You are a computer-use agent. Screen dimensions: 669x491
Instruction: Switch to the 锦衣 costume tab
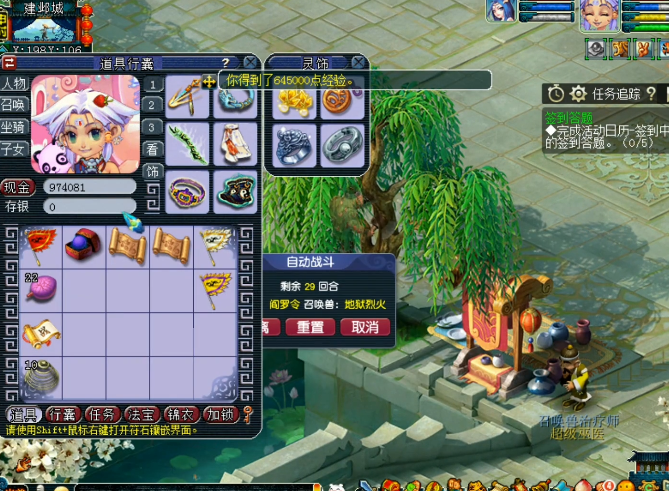[180, 414]
